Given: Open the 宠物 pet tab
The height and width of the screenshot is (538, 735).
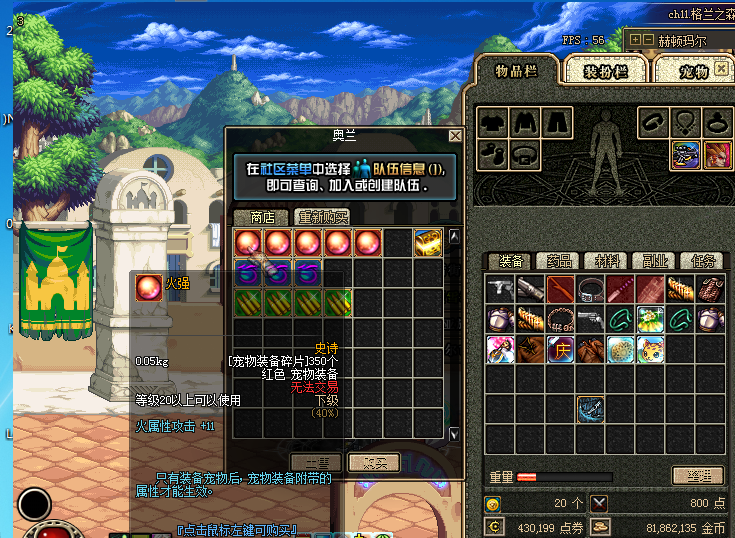Looking at the screenshot, I should pyautogui.click(x=693, y=72).
